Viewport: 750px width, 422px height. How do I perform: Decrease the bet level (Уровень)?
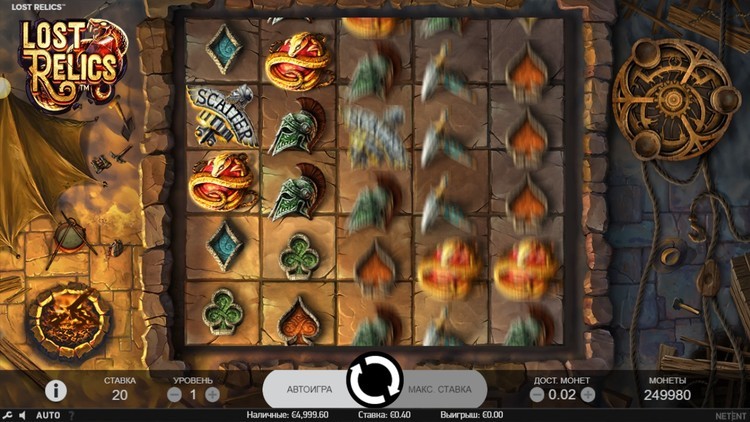click(174, 395)
